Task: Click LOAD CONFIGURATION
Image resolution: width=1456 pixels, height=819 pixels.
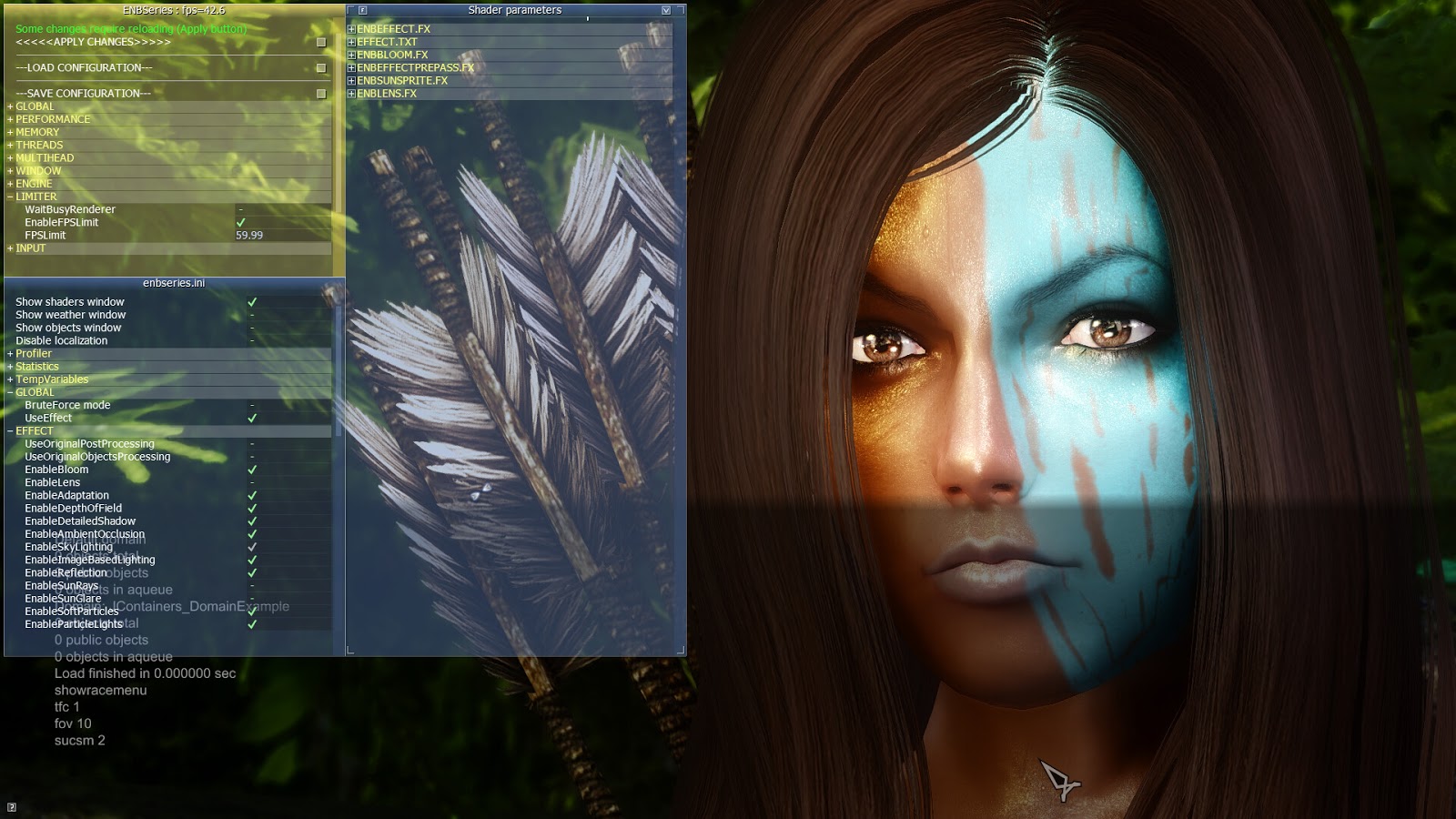Action: (82, 67)
